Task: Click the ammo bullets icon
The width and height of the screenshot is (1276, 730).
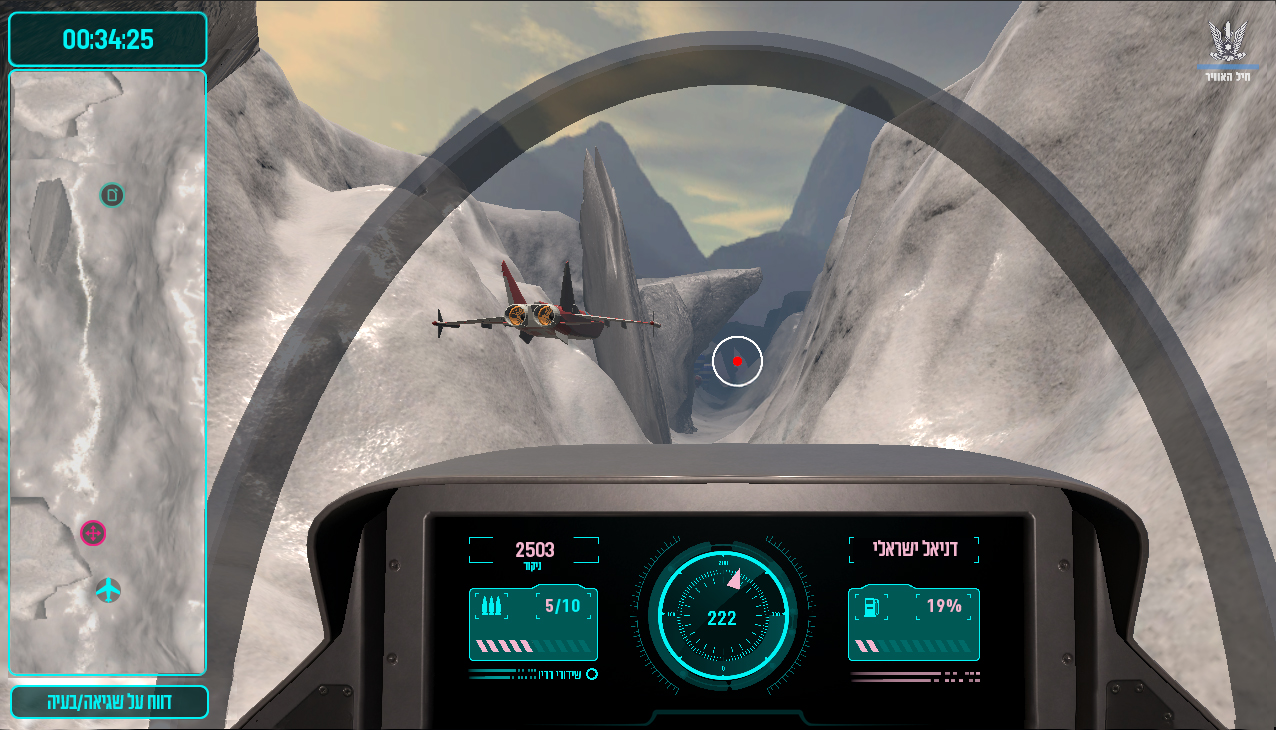Action: tap(491, 606)
